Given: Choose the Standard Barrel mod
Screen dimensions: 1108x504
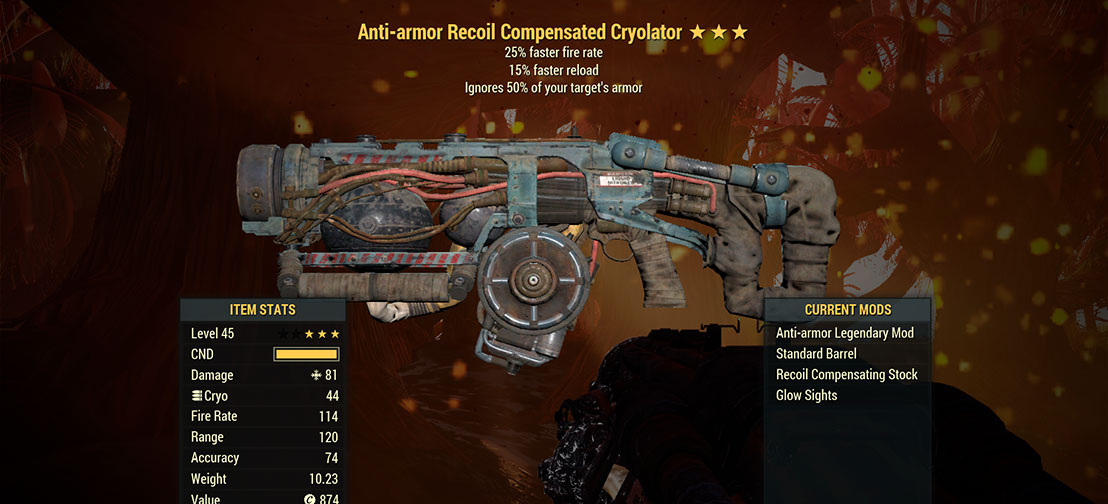Looking at the screenshot, I should click(x=816, y=354).
